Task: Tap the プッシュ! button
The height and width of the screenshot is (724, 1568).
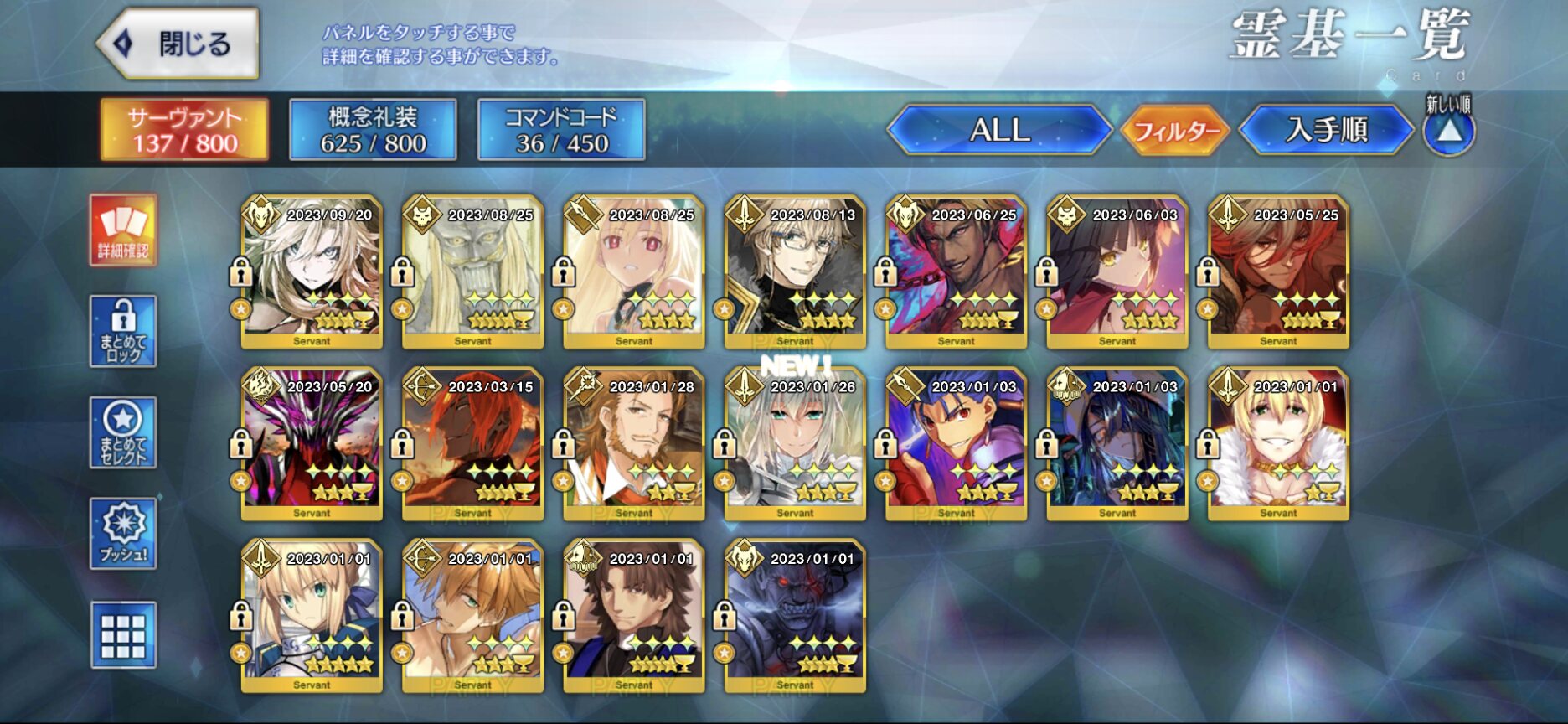Action: coord(123,534)
